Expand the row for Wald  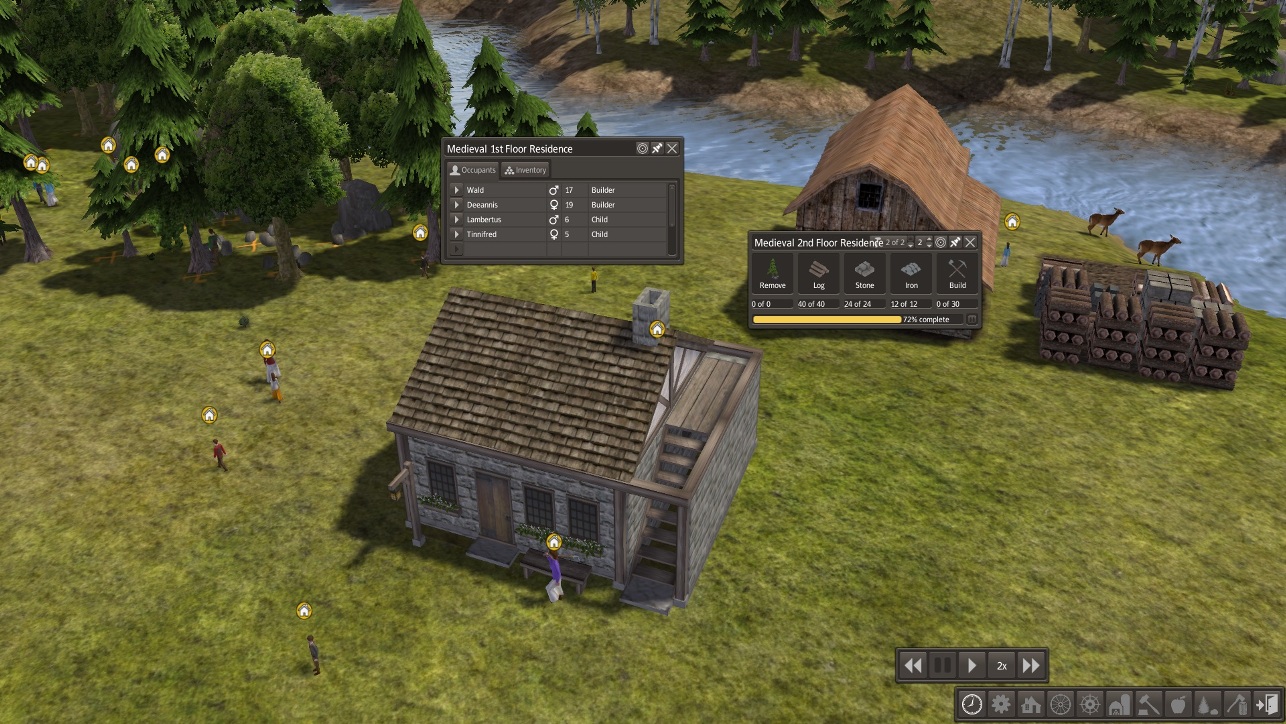tap(457, 190)
